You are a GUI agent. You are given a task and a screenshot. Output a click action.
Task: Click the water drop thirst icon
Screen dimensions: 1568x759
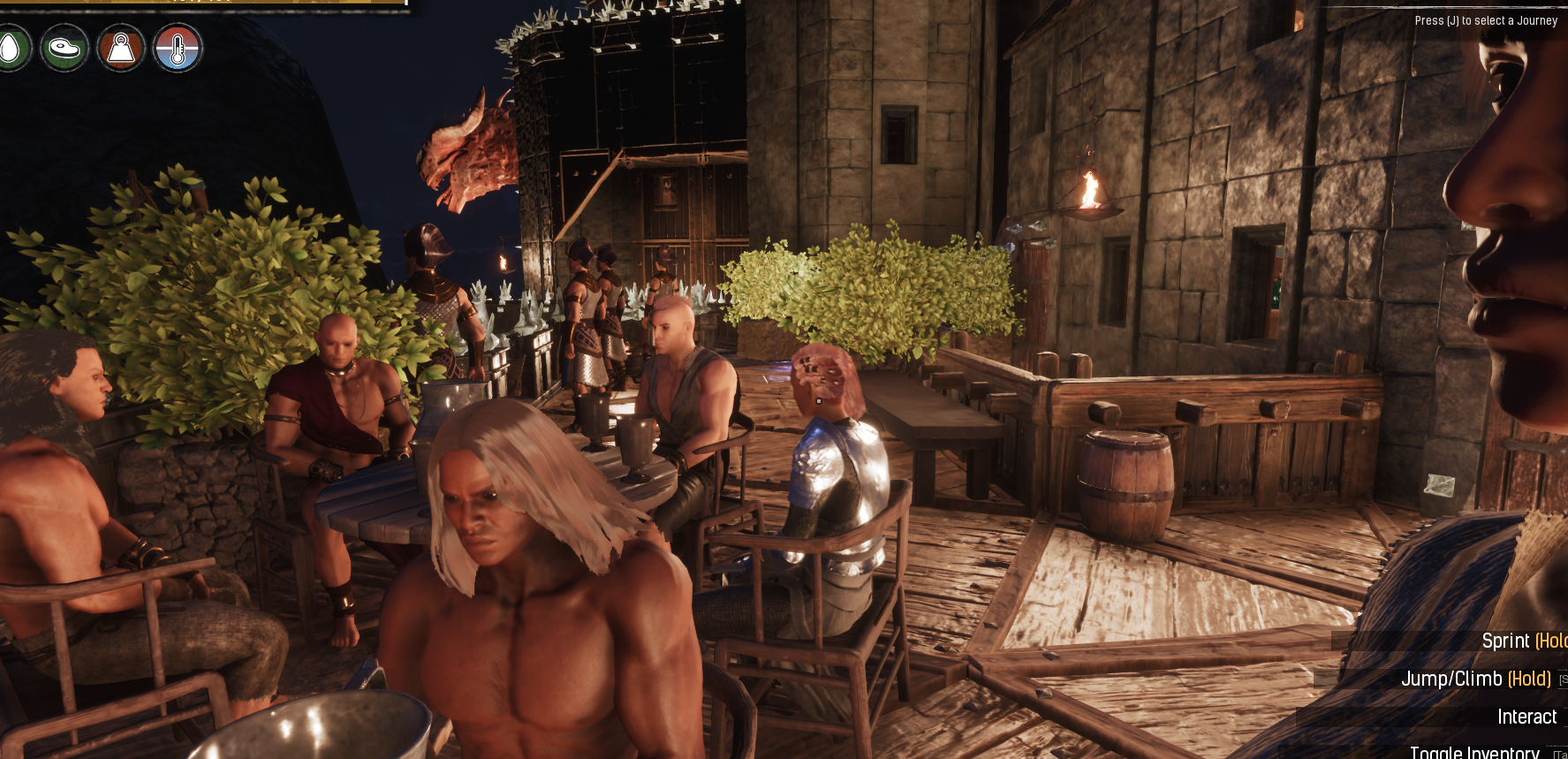click(x=11, y=48)
